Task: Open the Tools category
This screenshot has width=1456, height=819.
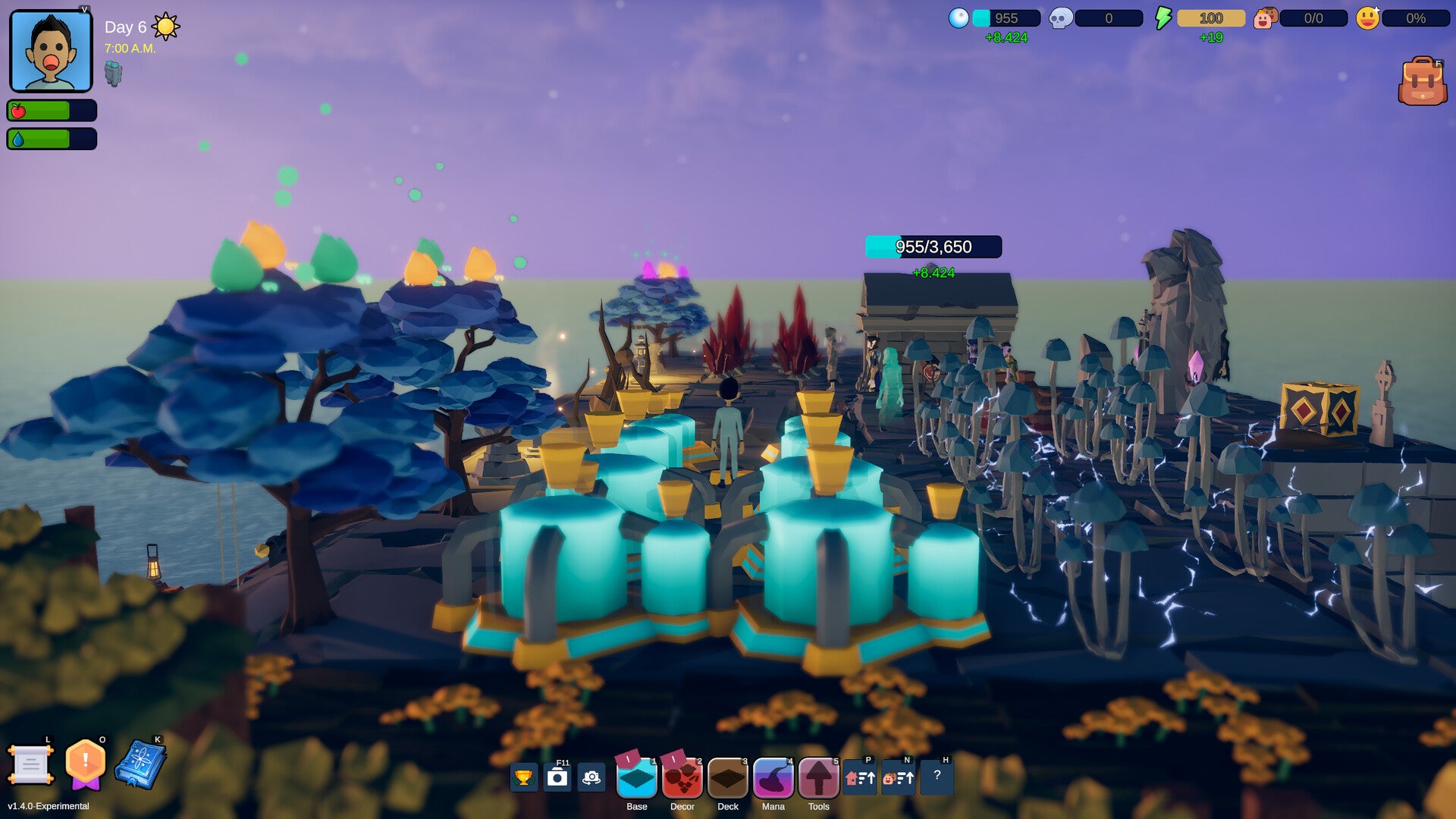Action: 819,778
